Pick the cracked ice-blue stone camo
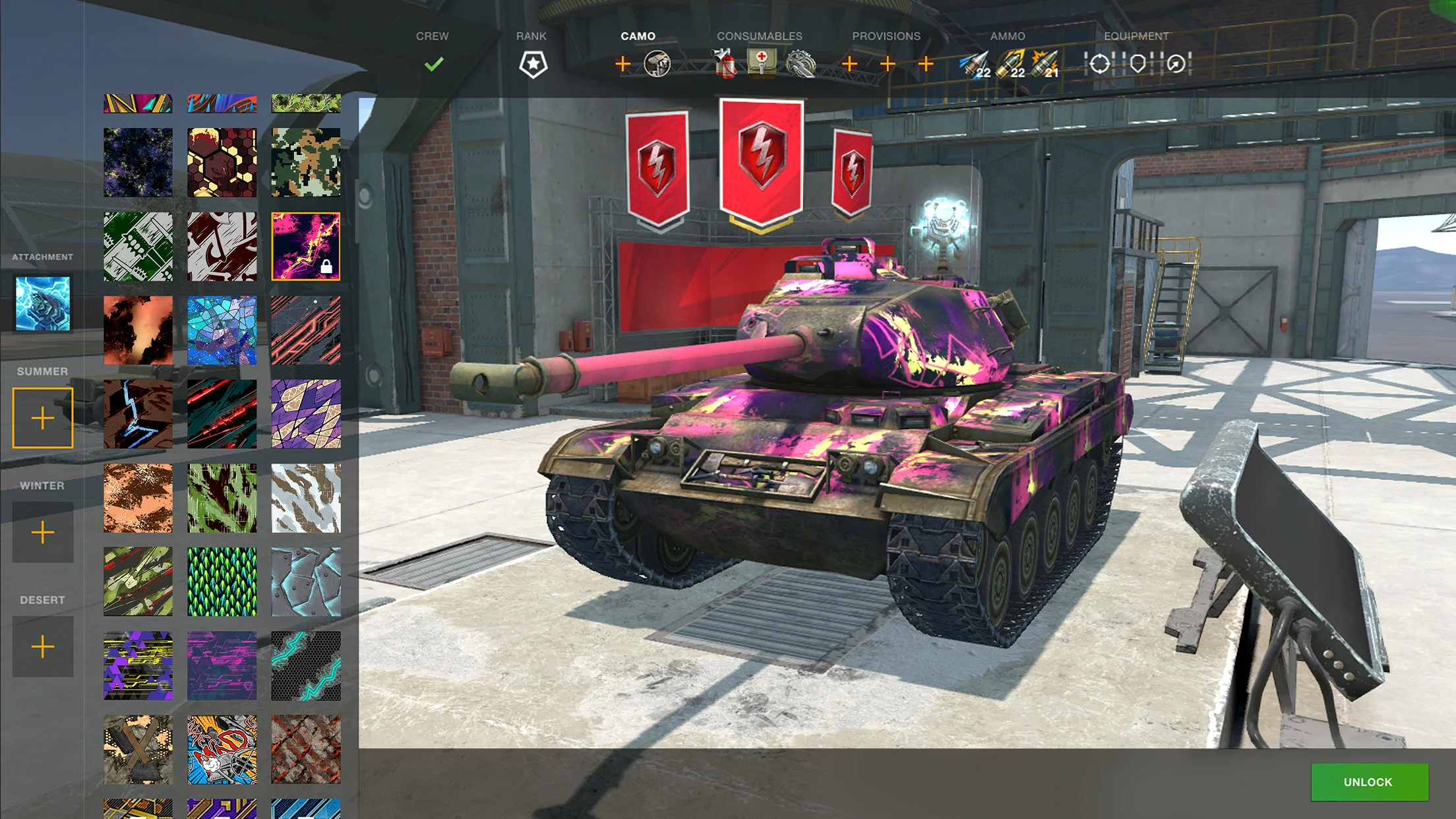This screenshot has height=819, width=1456. (x=306, y=582)
